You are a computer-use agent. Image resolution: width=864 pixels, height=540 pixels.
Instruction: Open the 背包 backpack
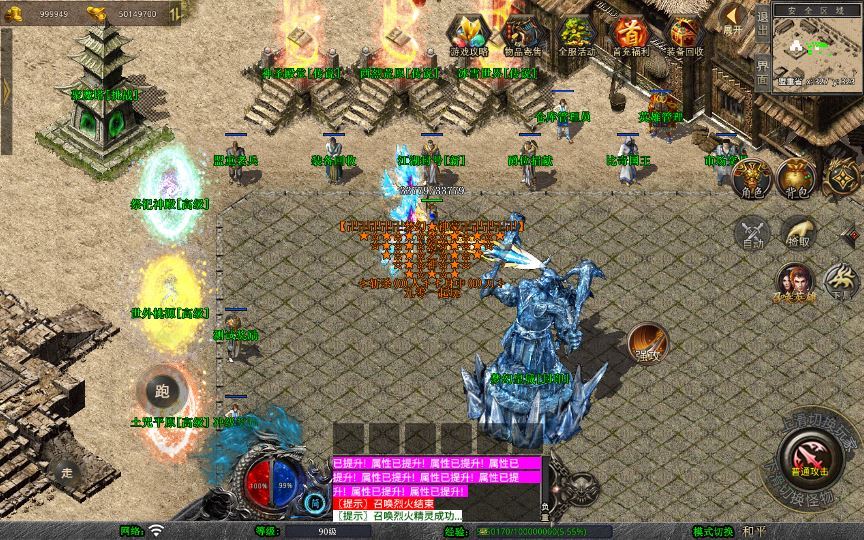pos(797,180)
